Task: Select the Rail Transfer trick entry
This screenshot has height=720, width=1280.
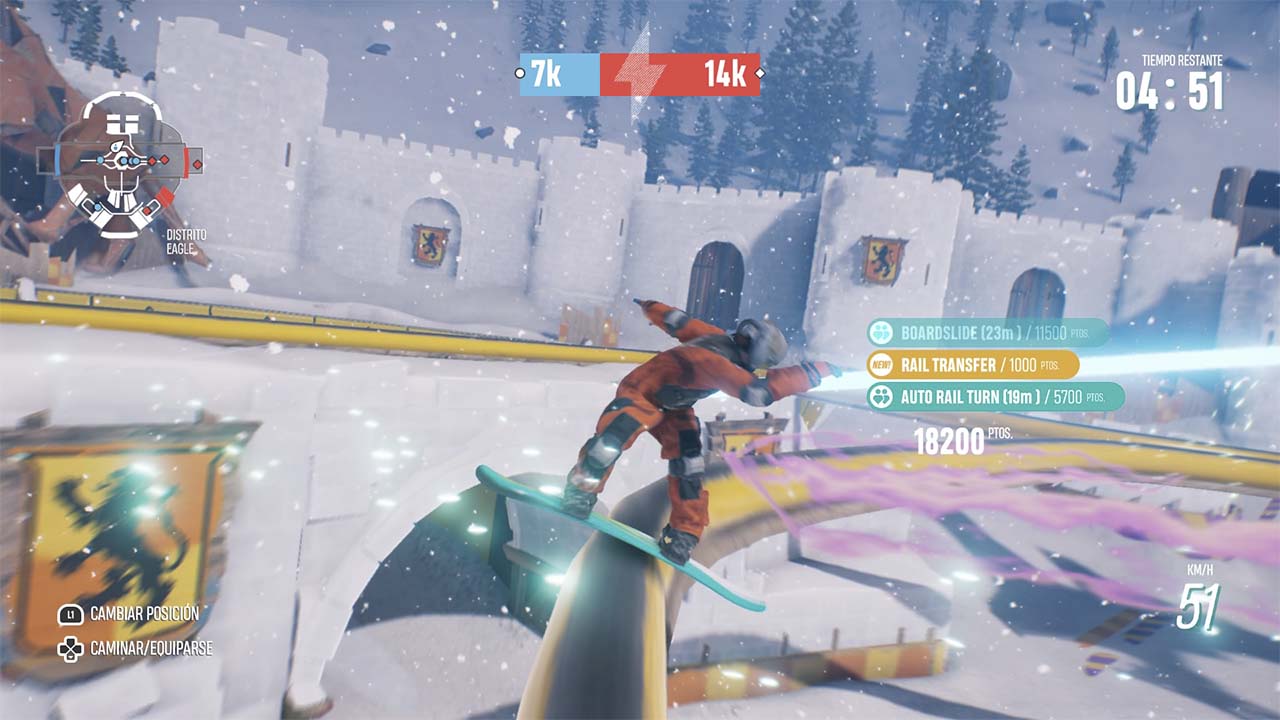Action: (x=972, y=364)
